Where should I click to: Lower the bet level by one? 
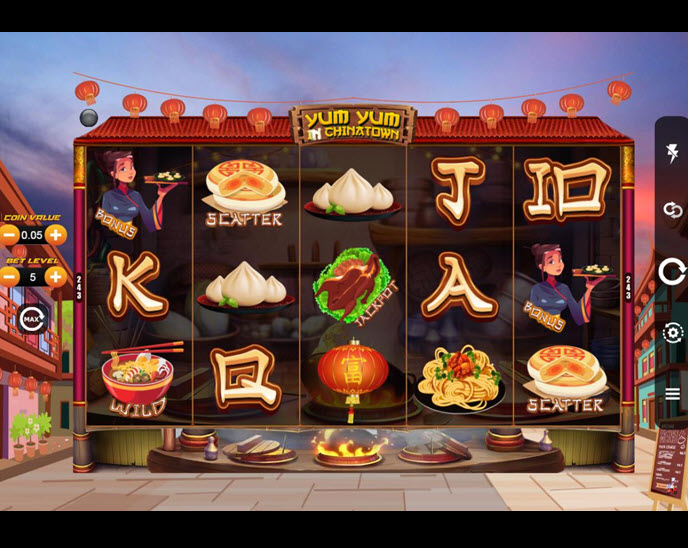[9, 277]
